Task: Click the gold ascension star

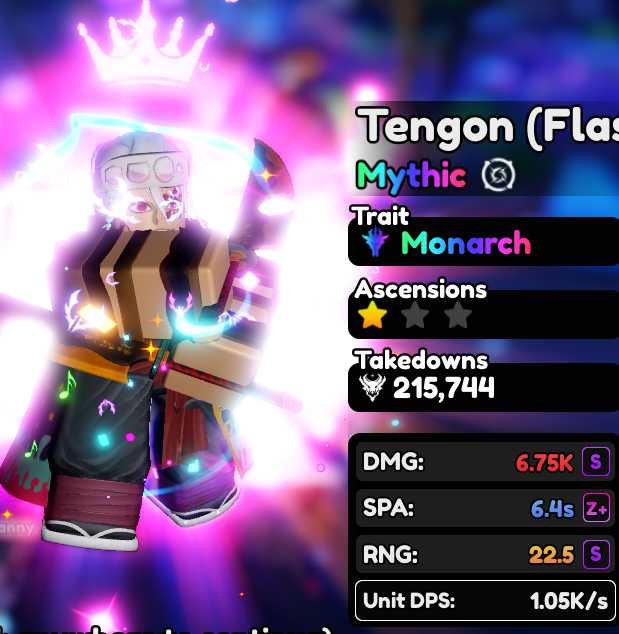Action: click(373, 316)
